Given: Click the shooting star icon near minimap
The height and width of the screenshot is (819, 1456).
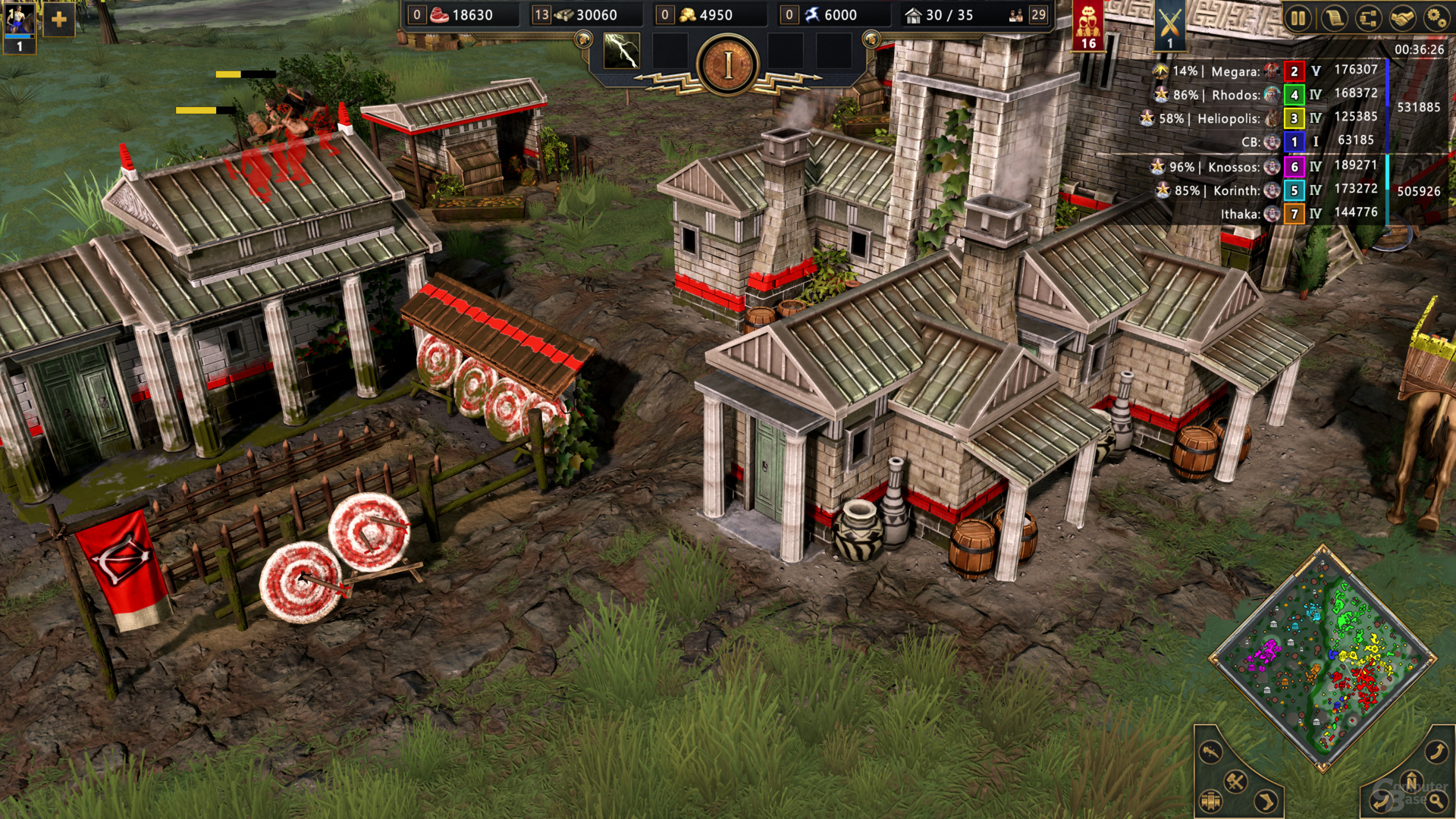Looking at the screenshot, I should (1211, 752).
